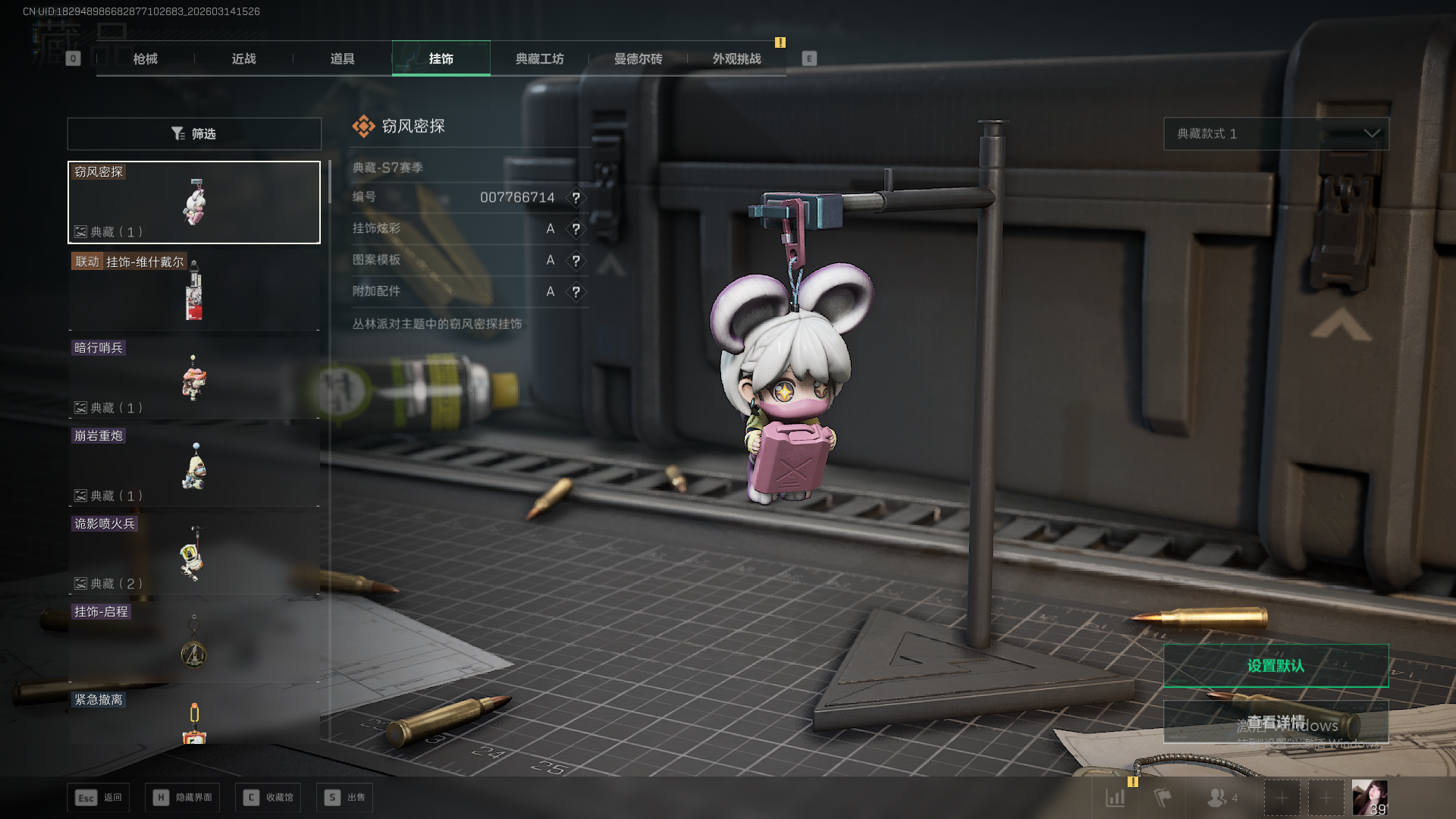Show help for the 编号 serial number
The height and width of the screenshot is (819, 1456).
576,198
